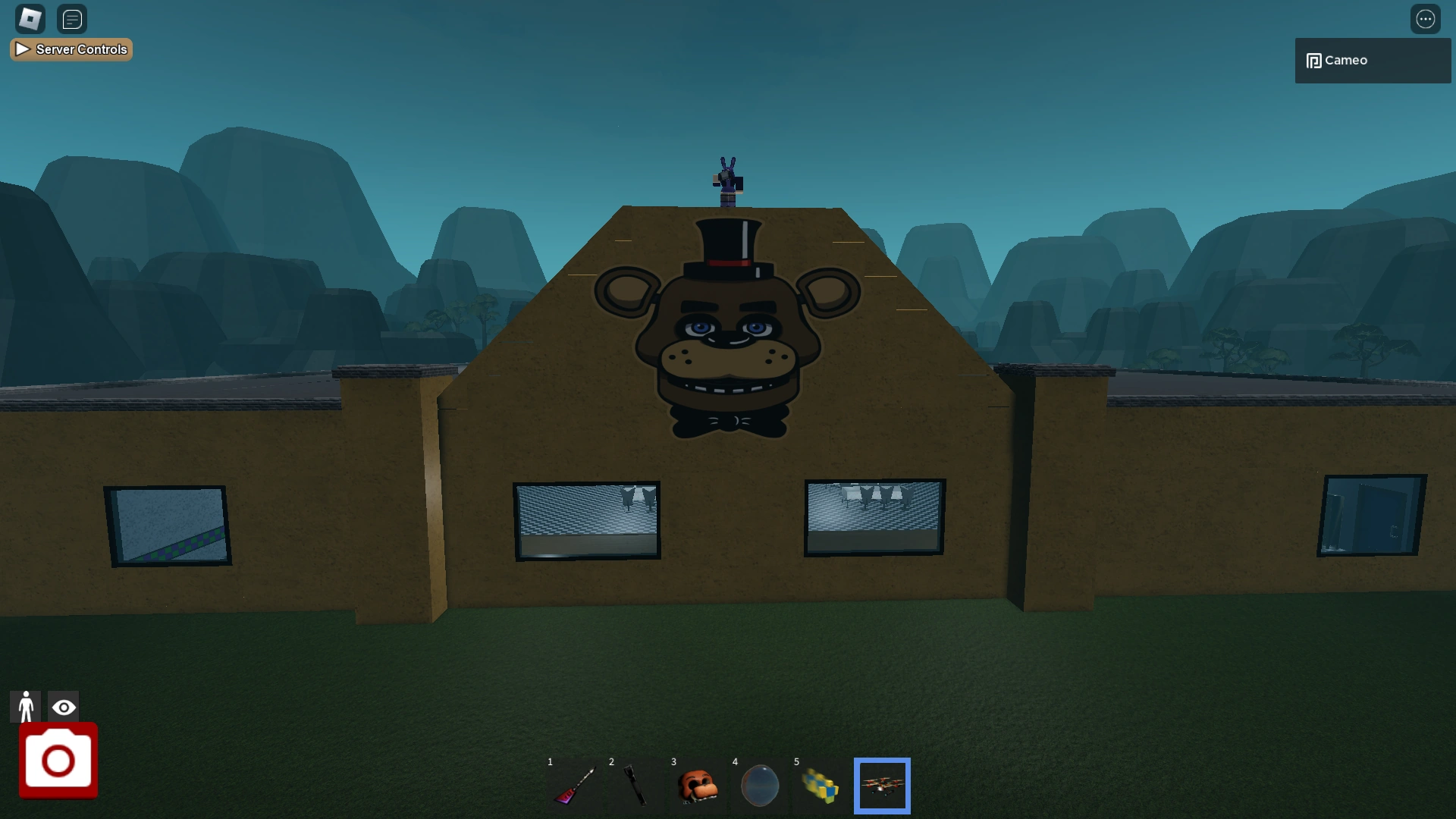The width and height of the screenshot is (1456, 819).
Task: Equip the flashlight from hotbar slot 2
Action: (x=634, y=786)
